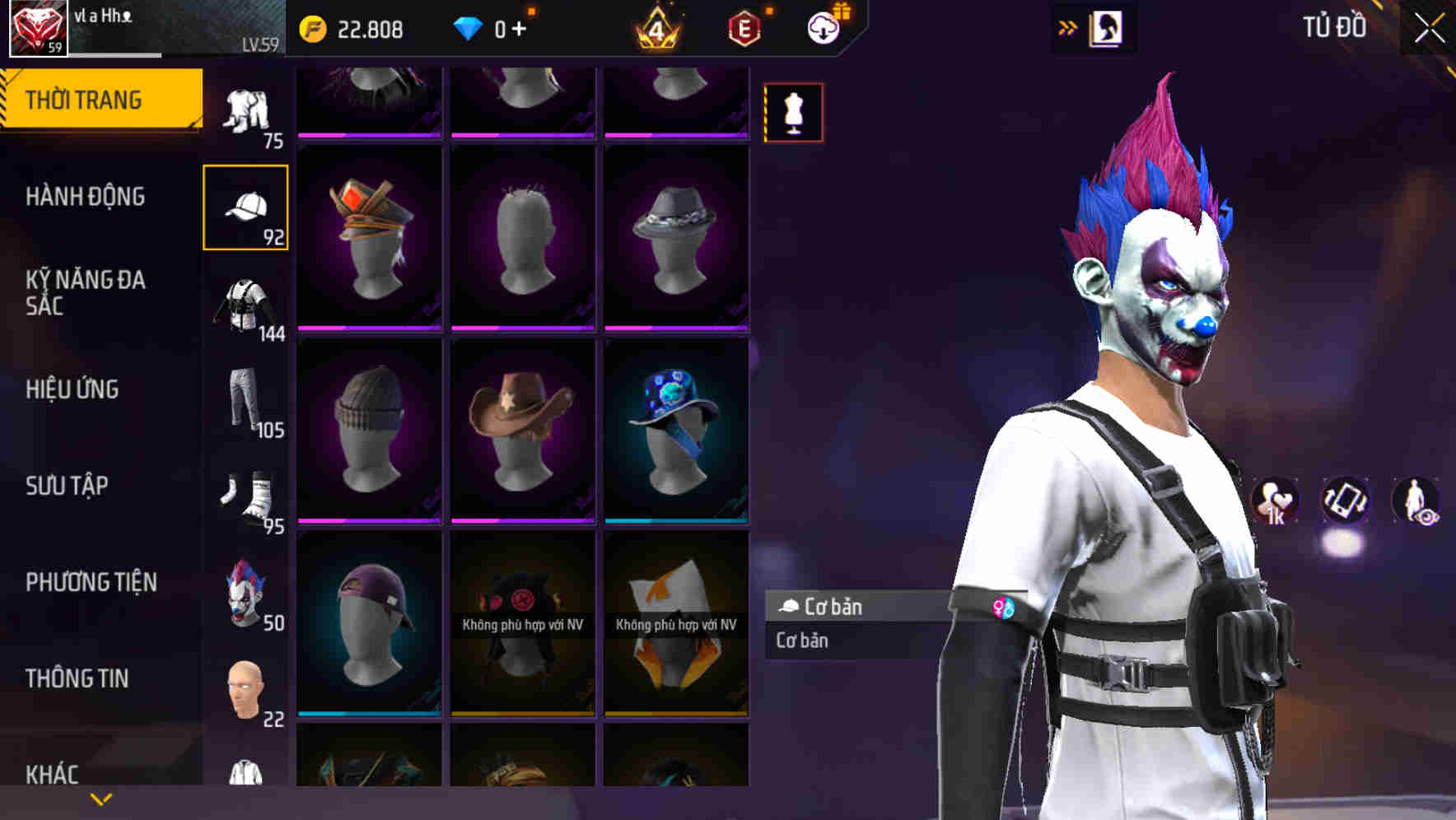Viewport: 1456px width, 820px height.
Task: Collapse the panel with the double-arrow icon
Action: click(x=1068, y=26)
